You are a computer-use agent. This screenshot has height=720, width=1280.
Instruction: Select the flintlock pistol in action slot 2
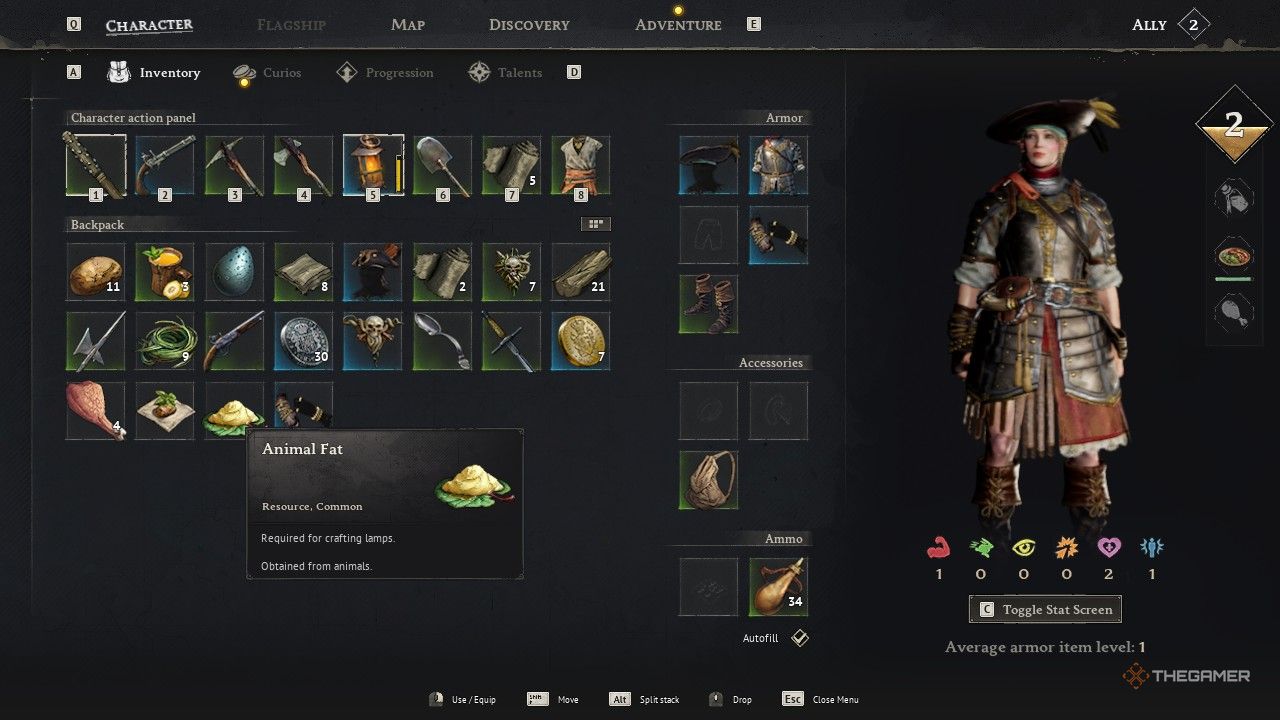[165, 165]
